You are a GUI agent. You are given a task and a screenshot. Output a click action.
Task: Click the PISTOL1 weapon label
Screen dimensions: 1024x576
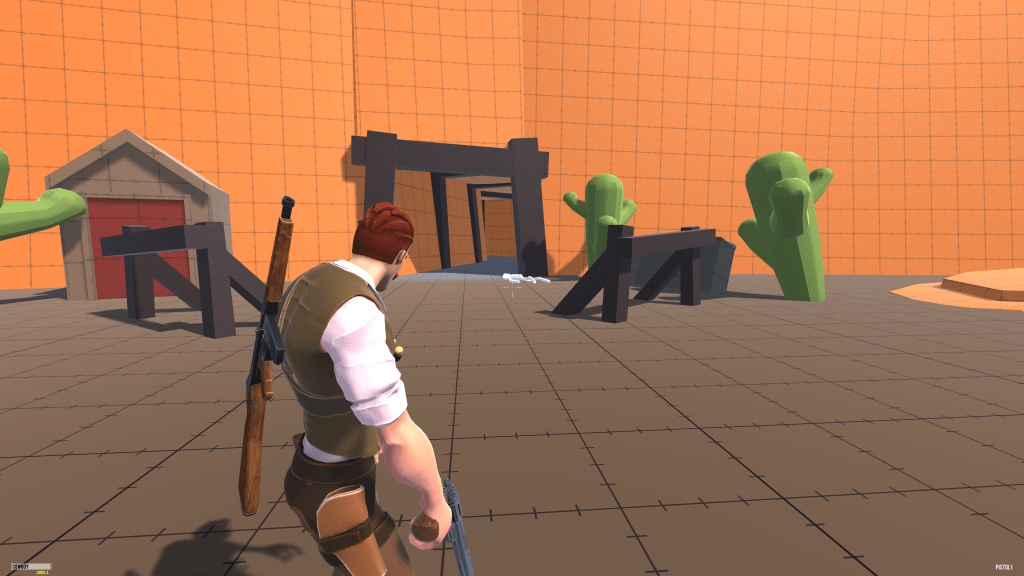pyautogui.click(x=1004, y=567)
